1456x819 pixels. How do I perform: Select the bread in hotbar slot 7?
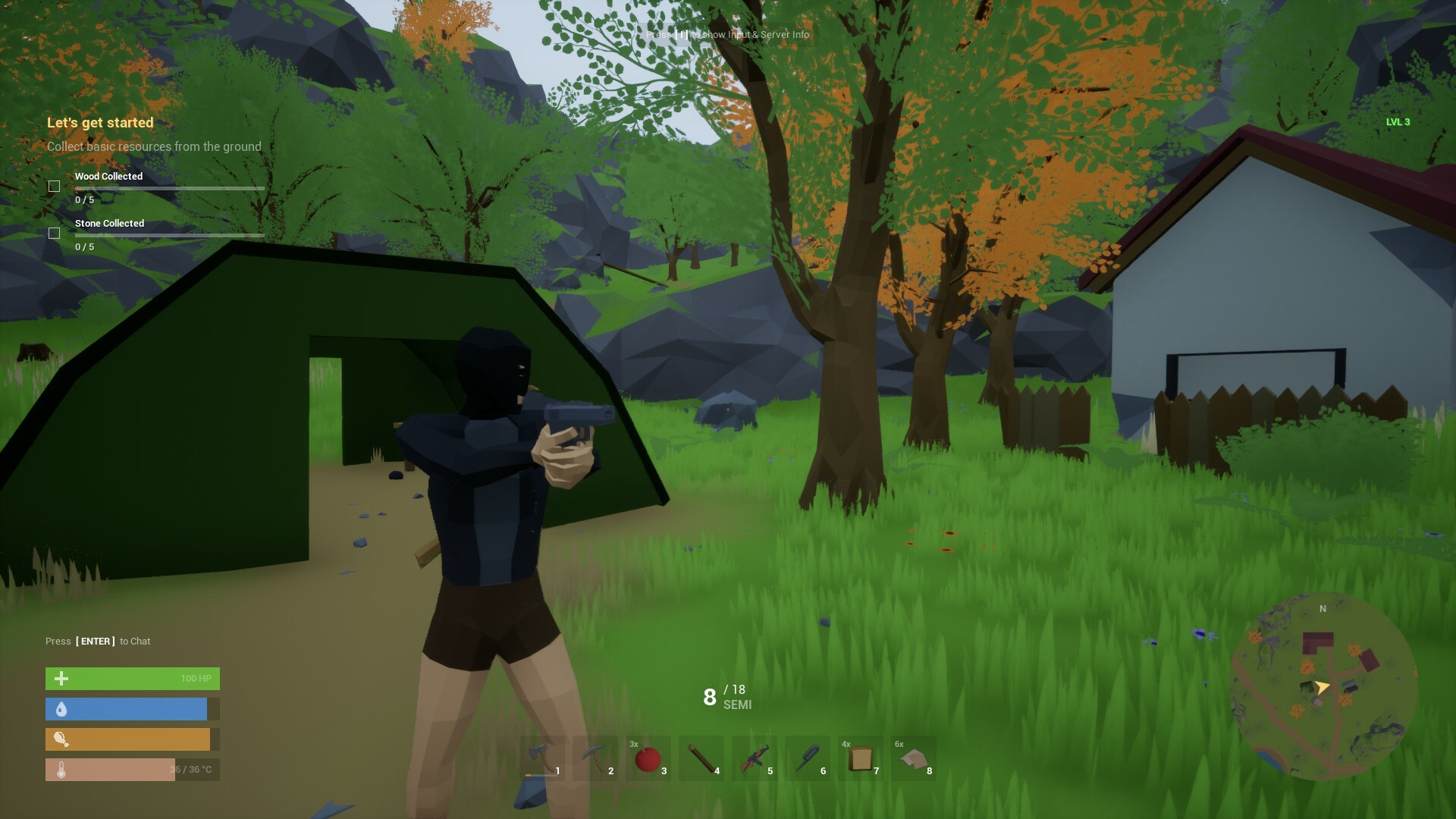[861, 758]
